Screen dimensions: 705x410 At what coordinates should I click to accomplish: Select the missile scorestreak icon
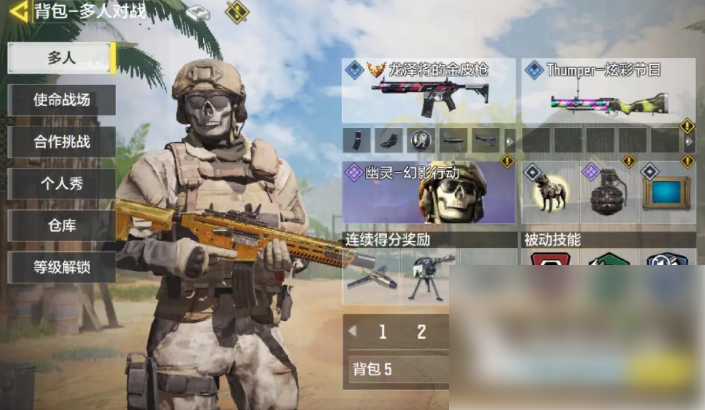click(371, 275)
